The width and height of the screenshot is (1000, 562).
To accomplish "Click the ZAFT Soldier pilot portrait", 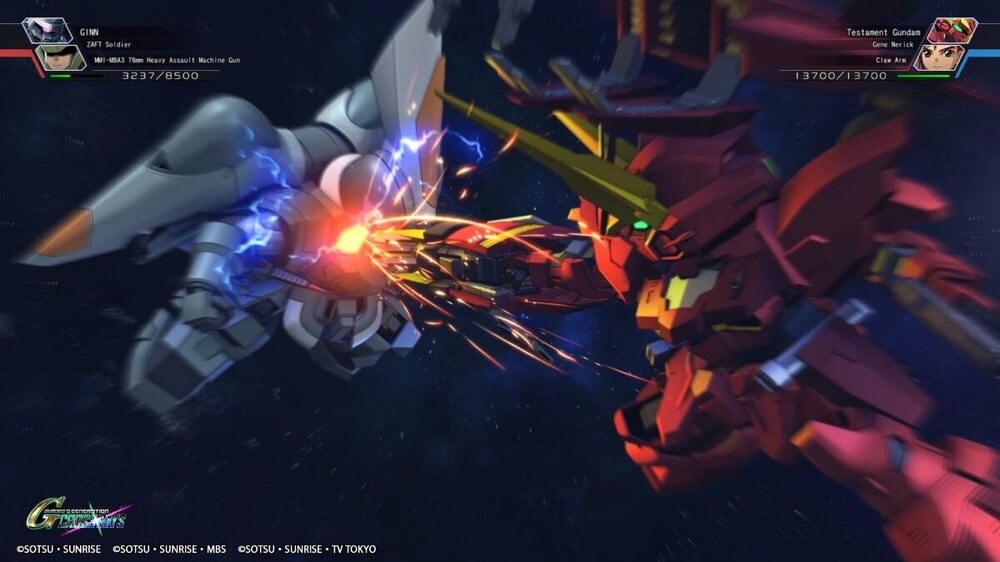I will (x=60, y=58).
